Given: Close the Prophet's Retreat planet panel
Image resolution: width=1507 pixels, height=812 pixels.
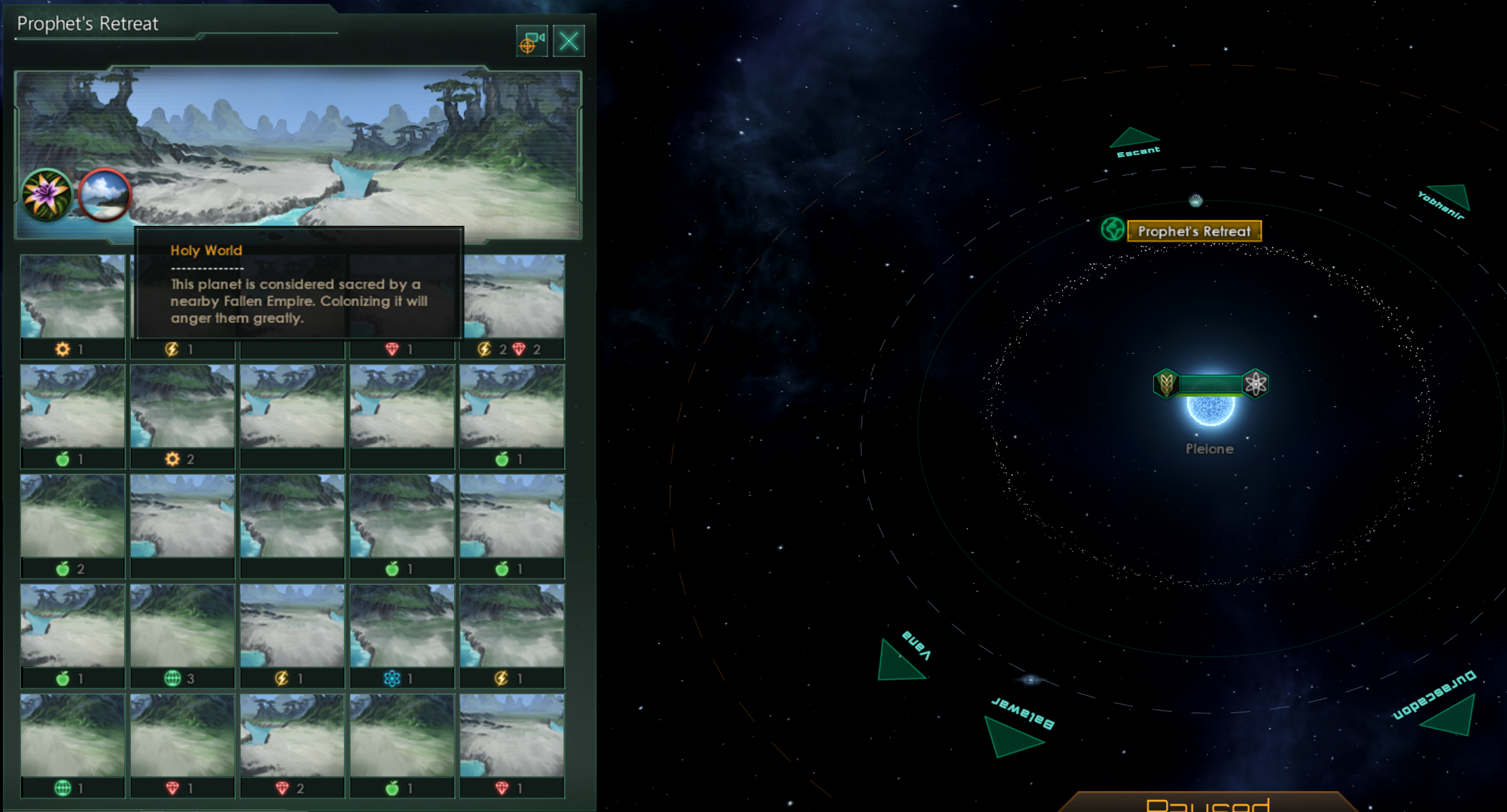Looking at the screenshot, I should 569,41.
